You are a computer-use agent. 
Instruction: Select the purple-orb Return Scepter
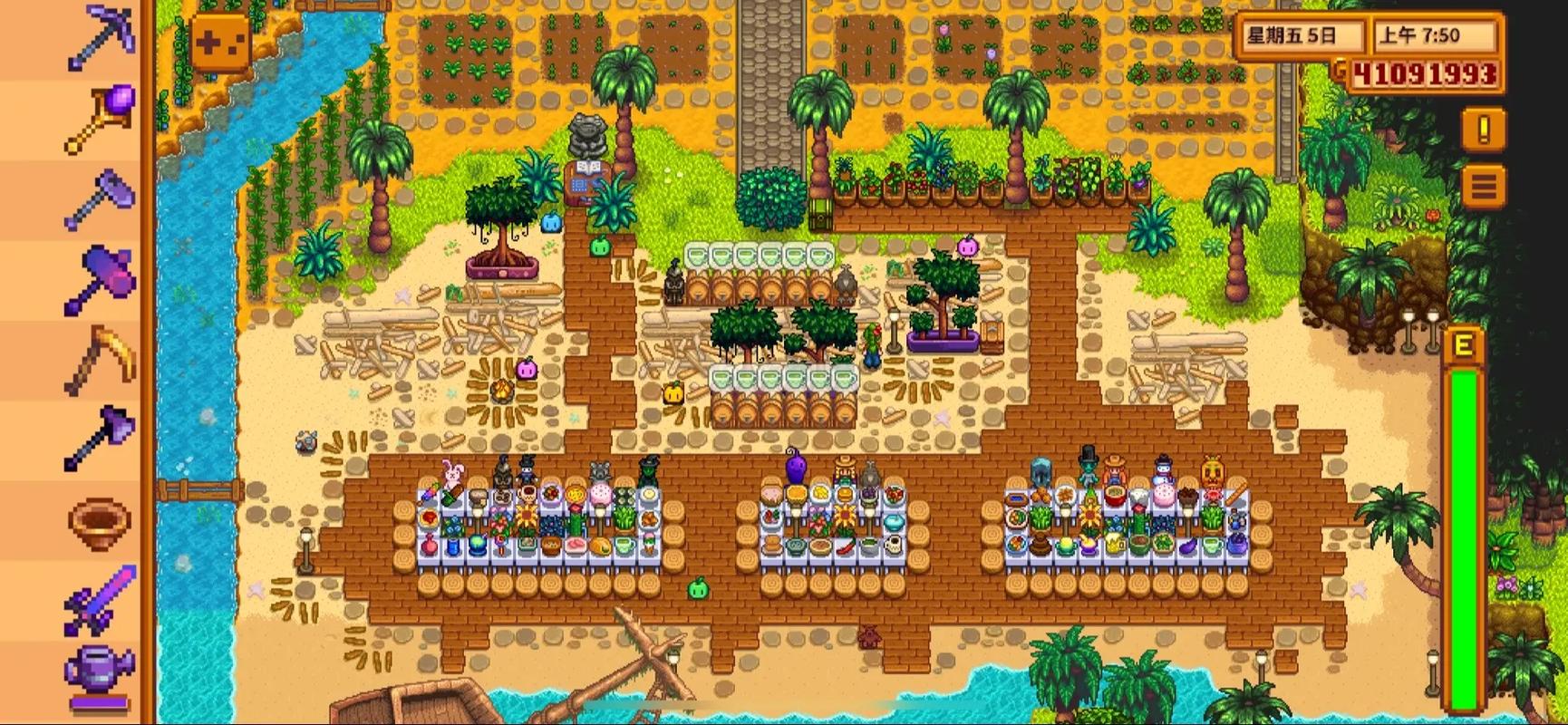(100, 118)
